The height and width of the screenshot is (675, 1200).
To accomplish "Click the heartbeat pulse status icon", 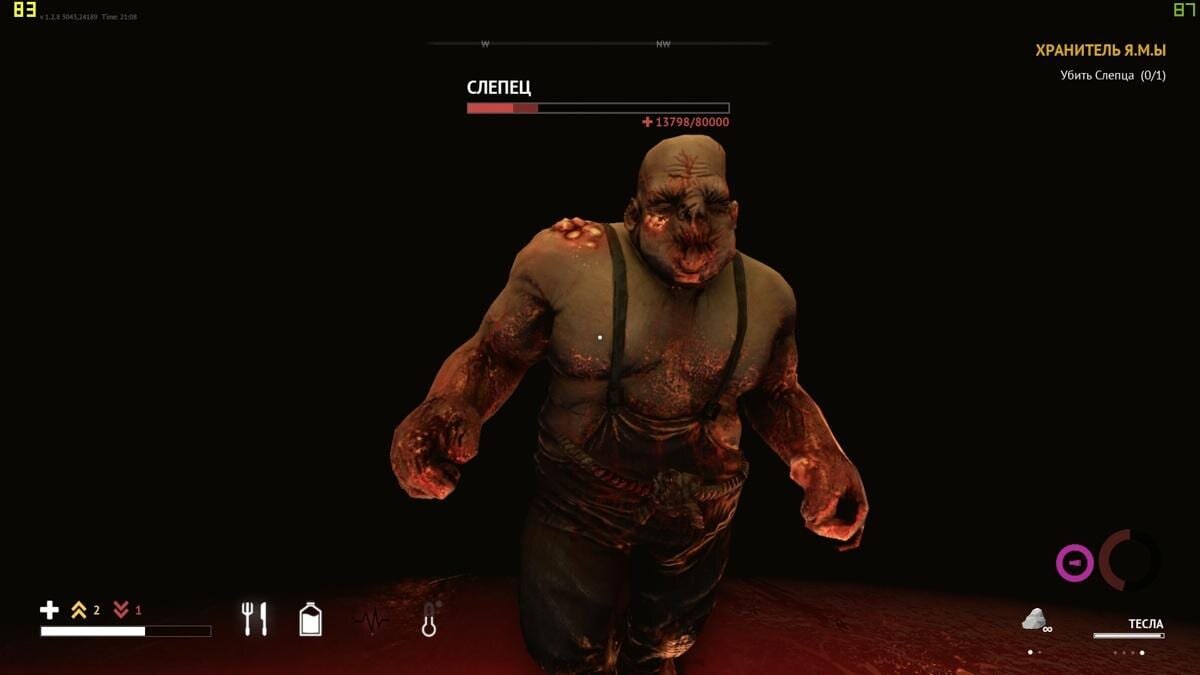I will pos(371,621).
